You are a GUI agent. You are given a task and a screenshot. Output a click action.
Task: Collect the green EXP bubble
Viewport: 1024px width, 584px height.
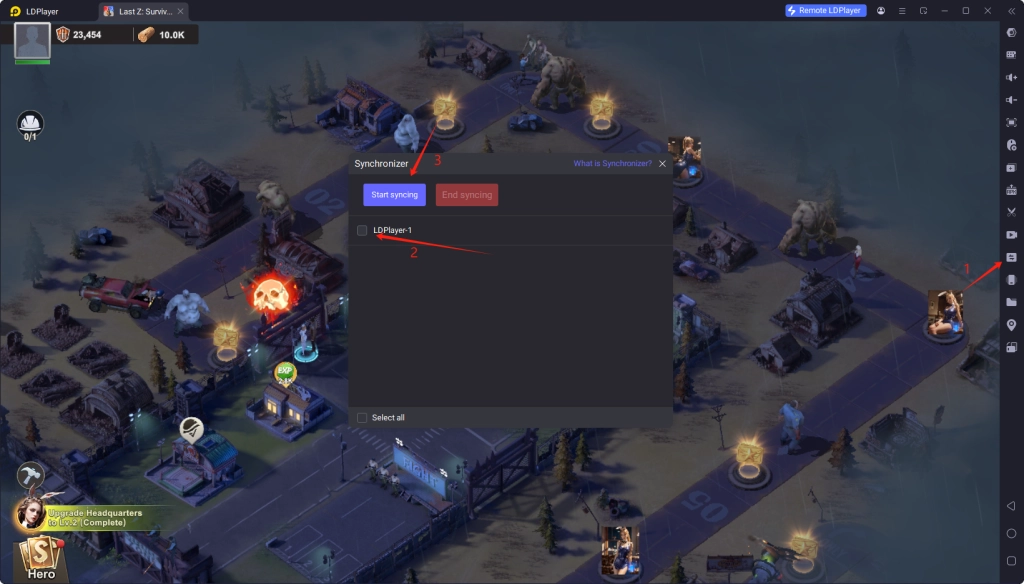(x=285, y=374)
